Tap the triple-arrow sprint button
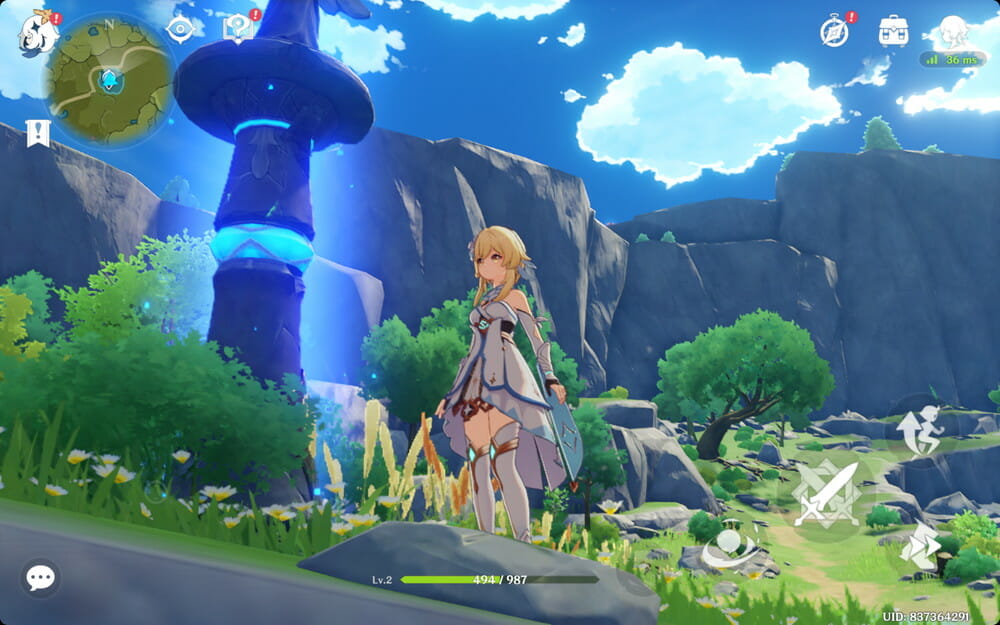Image resolution: width=1000 pixels, height=625 pixels. coord(920,546)
